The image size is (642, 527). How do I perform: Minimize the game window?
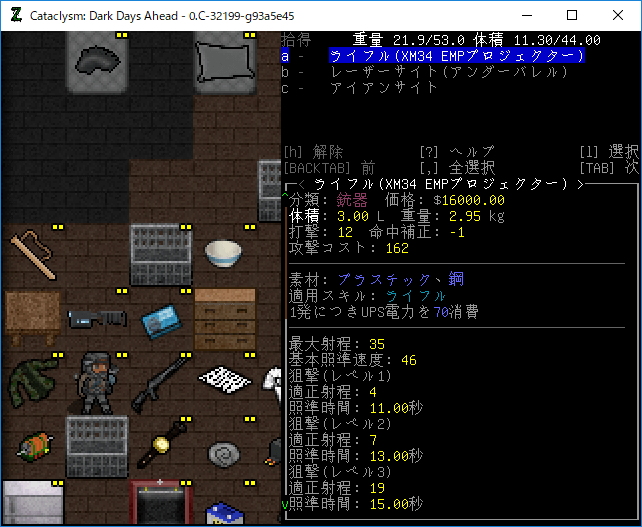click(526, 16)
